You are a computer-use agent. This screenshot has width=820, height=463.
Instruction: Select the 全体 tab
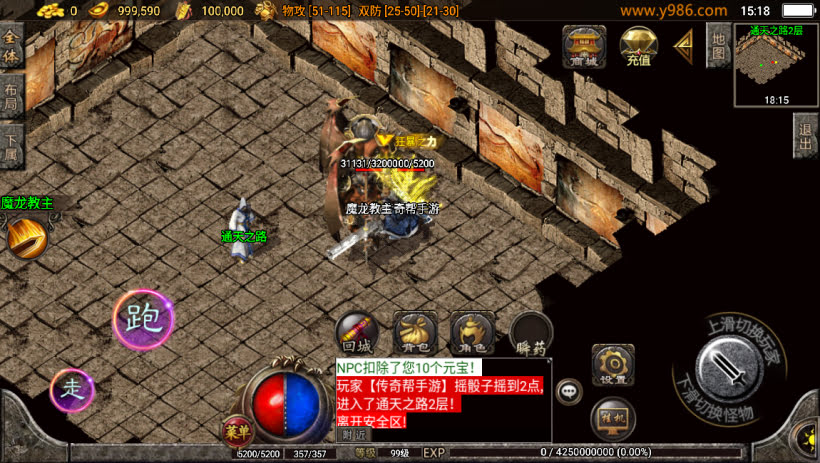click(x=11, y=46)
